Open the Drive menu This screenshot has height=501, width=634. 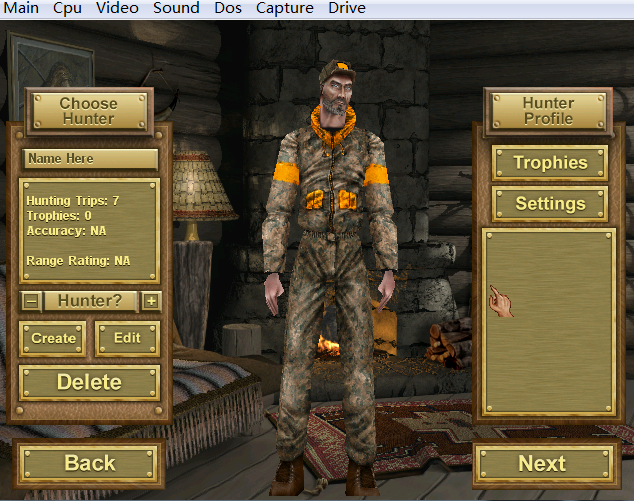347,8
